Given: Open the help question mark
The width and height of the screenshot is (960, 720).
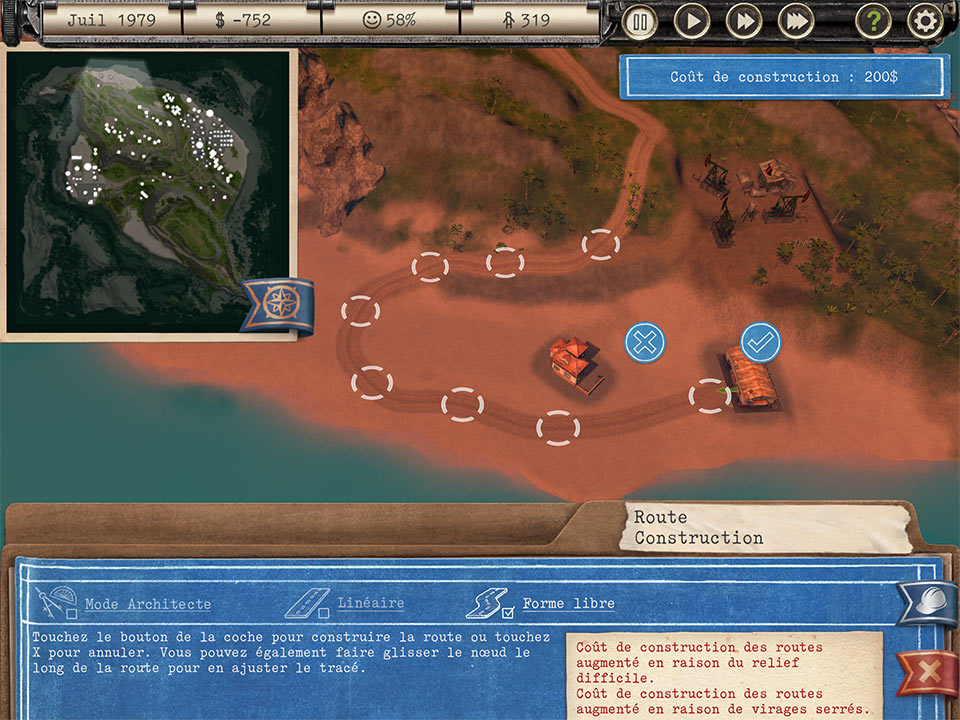Looking at the screenshot, I should (873, 20).
